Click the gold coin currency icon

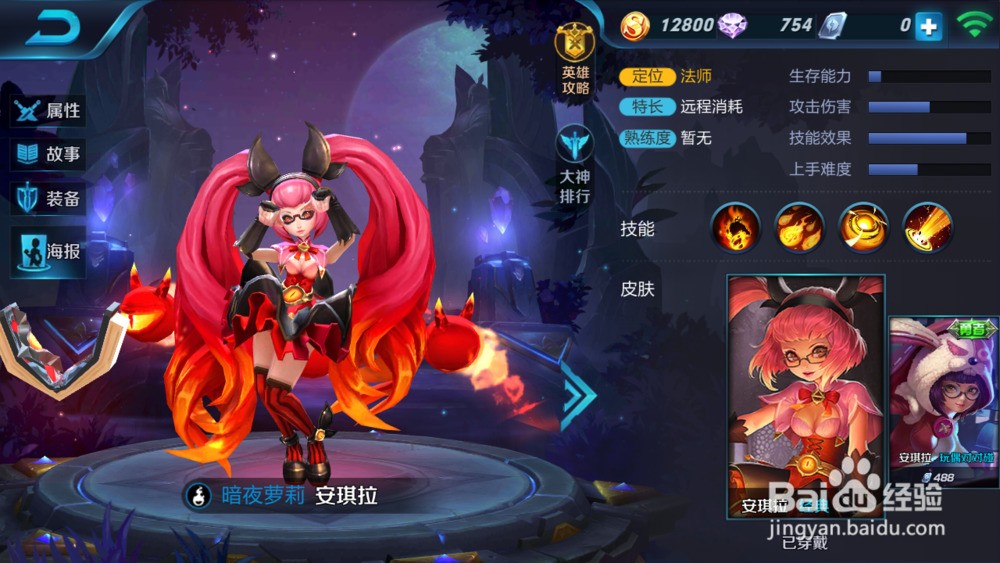click(635, 26)
